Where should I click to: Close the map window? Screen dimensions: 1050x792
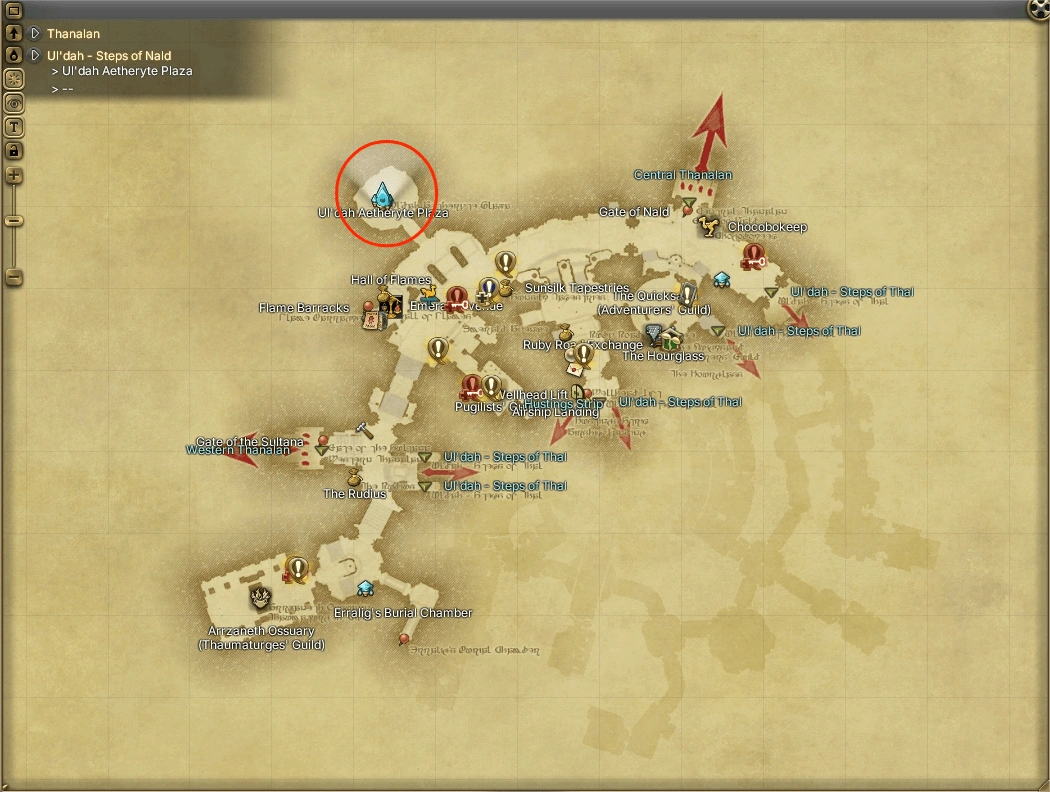click(x=1039, y=9)
